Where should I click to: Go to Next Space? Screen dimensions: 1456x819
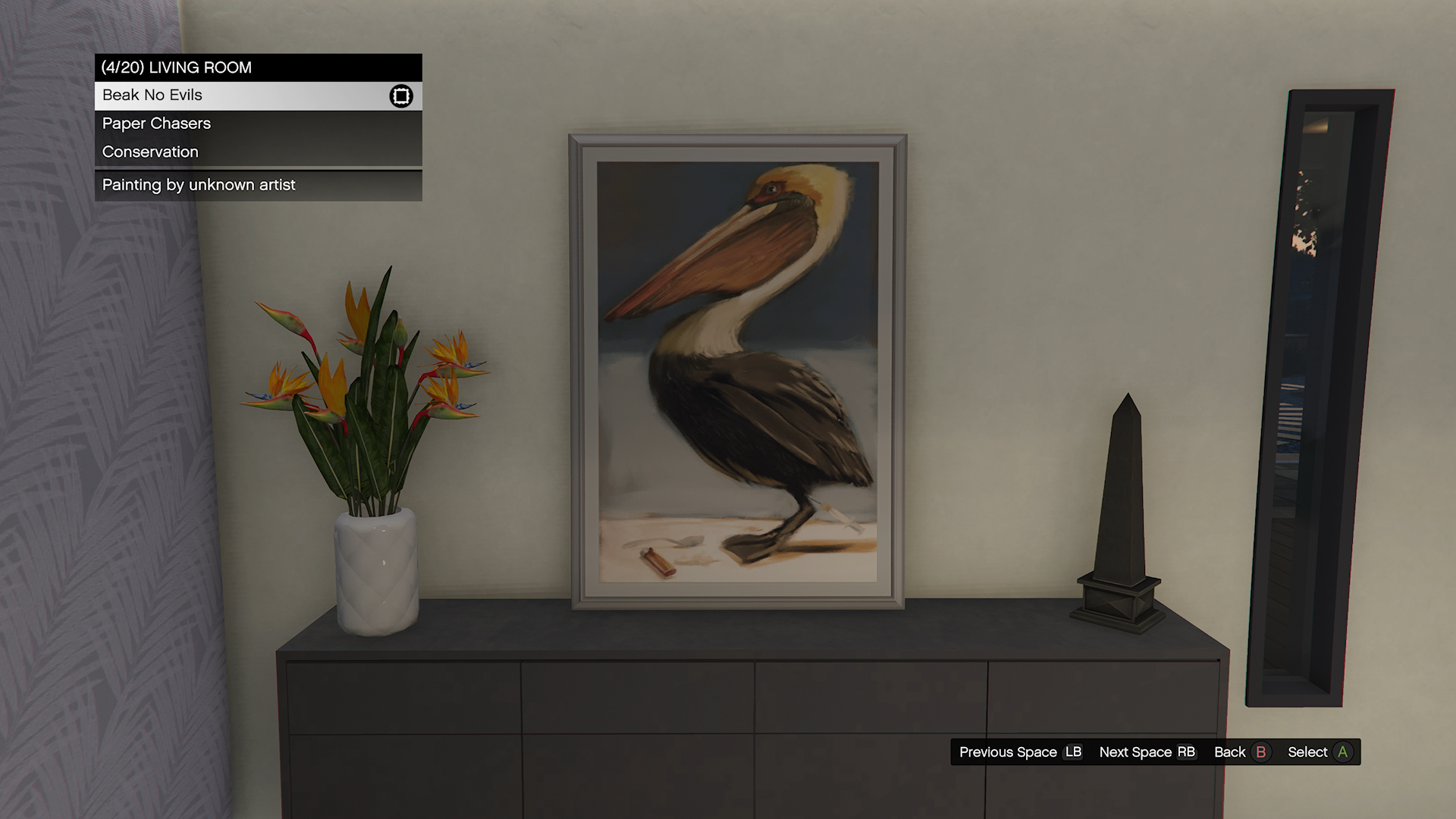click(x=1147, y=752)
